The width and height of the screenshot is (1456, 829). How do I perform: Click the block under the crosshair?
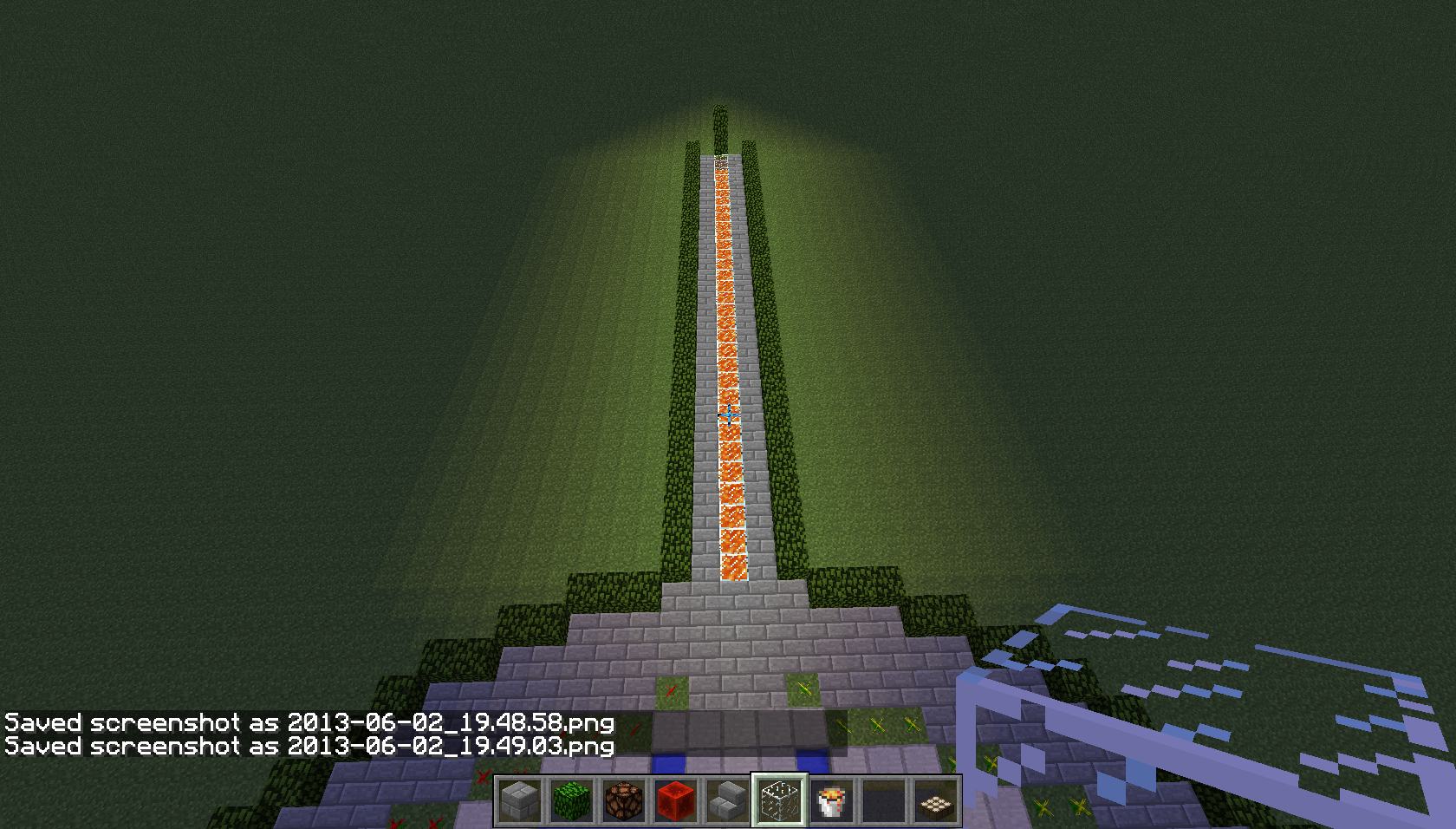pyautogui.click(x=728, y=414)
